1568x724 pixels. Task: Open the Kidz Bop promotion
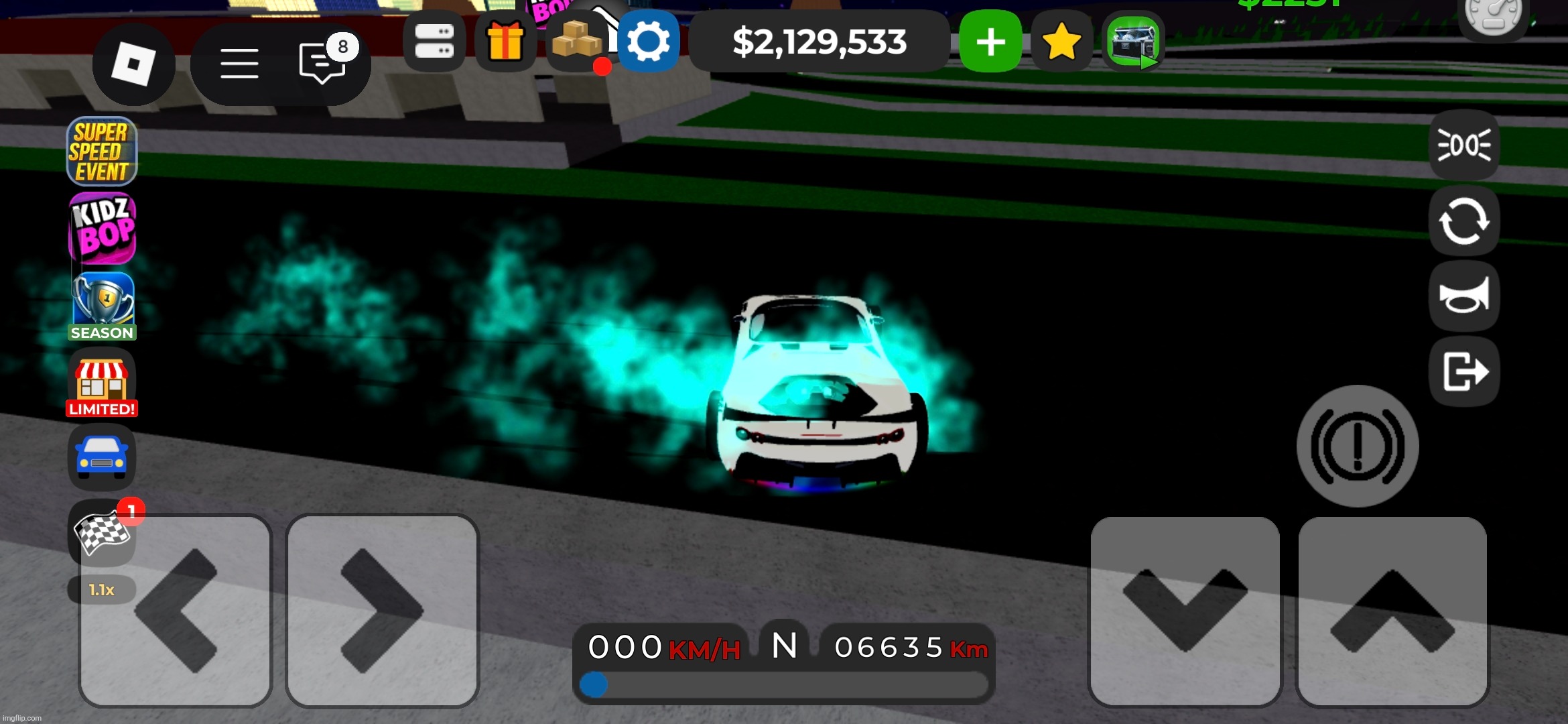tap(102, 229)
